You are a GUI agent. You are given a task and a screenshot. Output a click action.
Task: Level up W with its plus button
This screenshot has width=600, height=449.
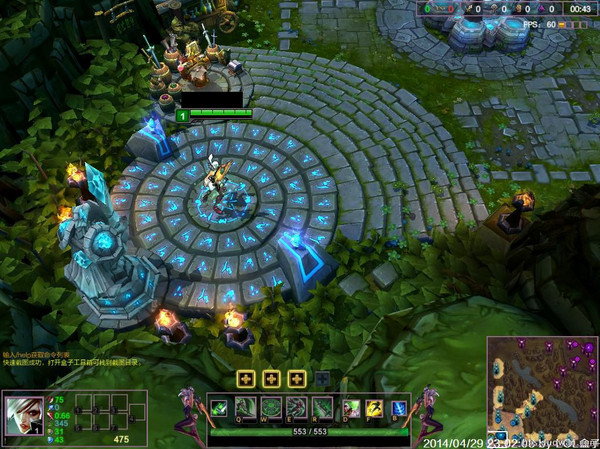click(x=271, y=379)
